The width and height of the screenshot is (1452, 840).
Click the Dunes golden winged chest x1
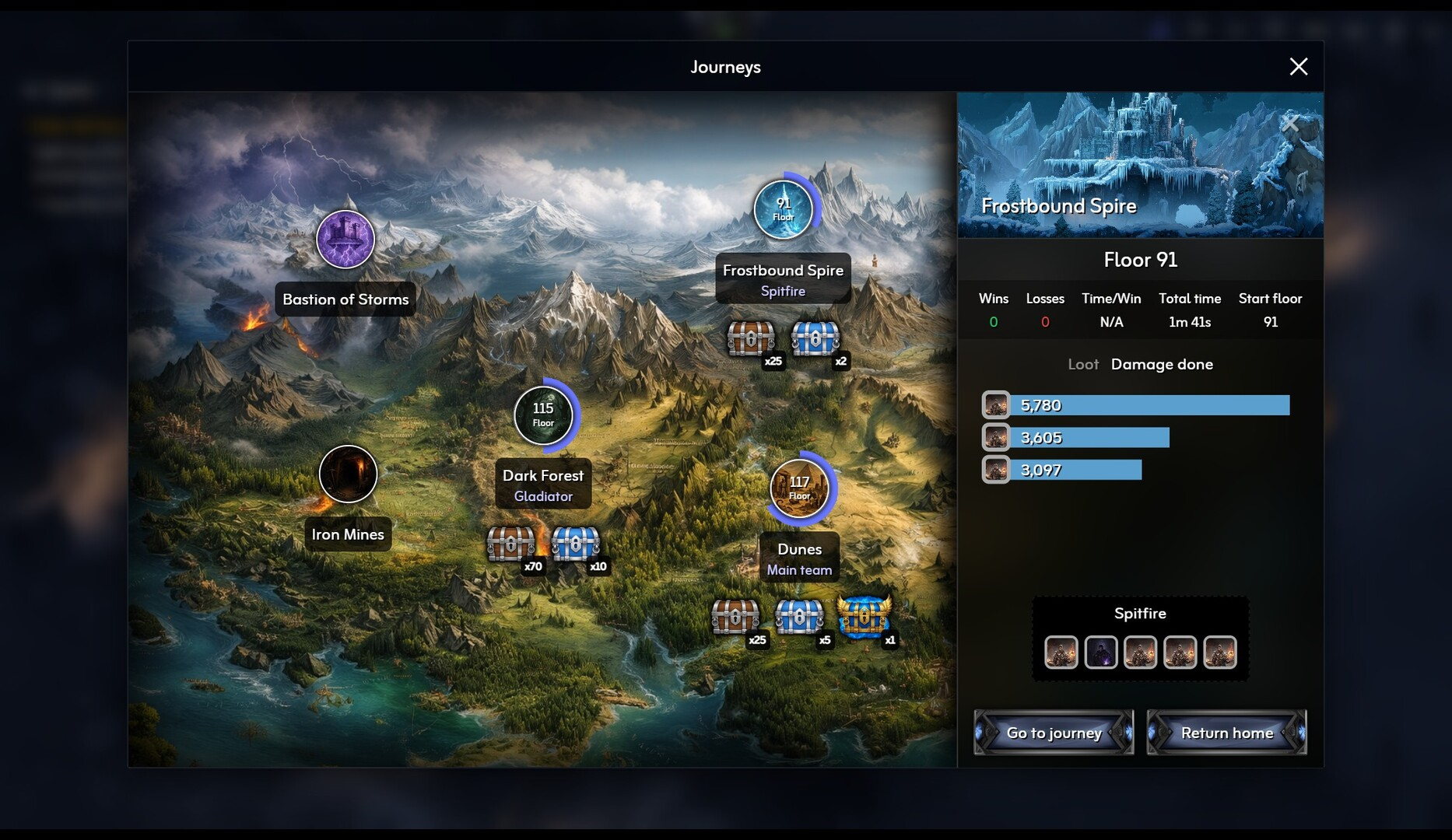click(x=863, y=617)
